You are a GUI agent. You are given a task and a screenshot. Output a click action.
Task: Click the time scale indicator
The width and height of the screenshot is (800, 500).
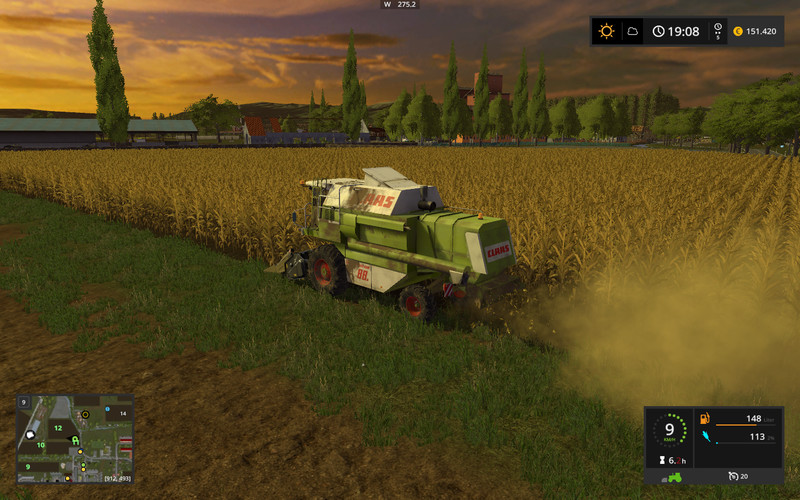(x=717, y=31)
